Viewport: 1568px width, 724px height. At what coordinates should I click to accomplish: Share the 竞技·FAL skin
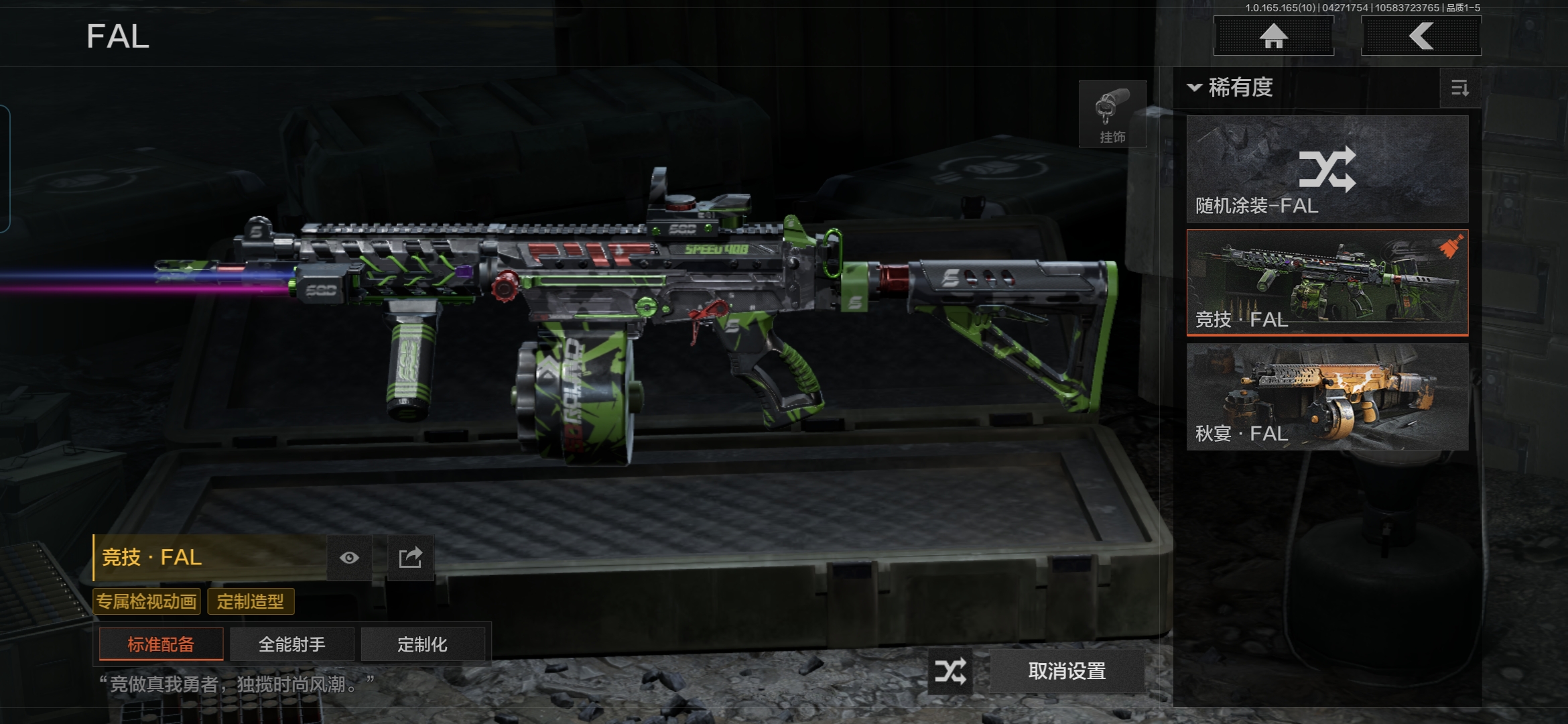click(410, 558)
